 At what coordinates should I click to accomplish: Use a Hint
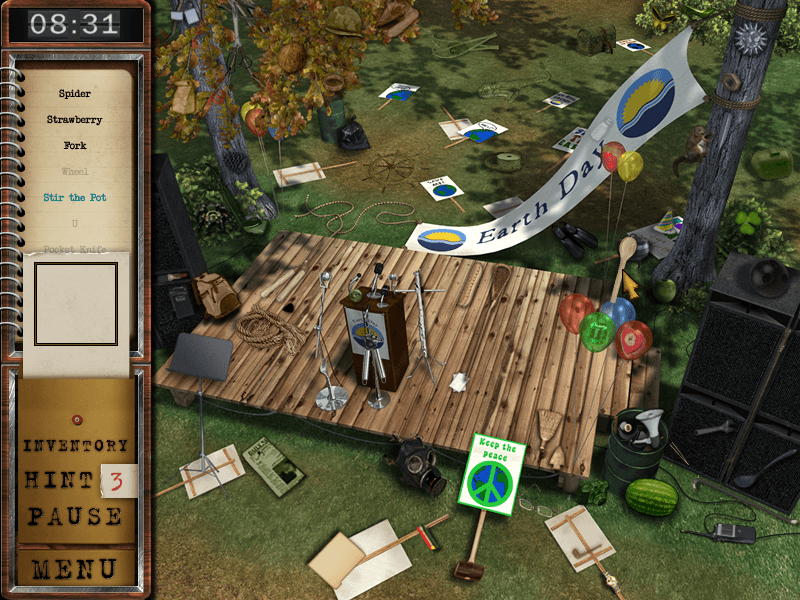pos(61,481)
